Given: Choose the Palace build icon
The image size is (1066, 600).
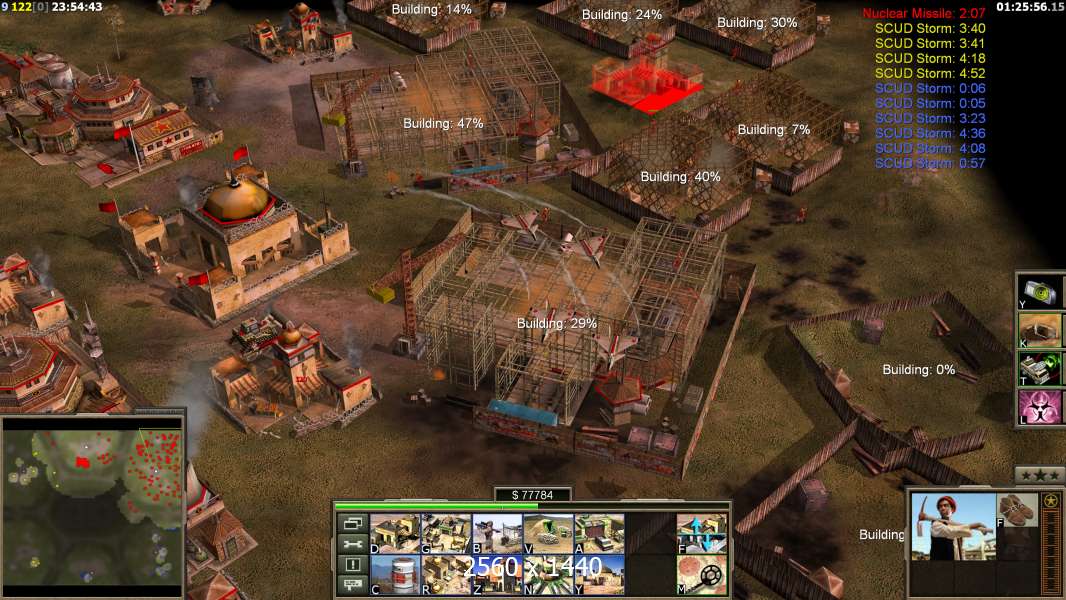Looking at the screenshot, I should tap(446, 574).
